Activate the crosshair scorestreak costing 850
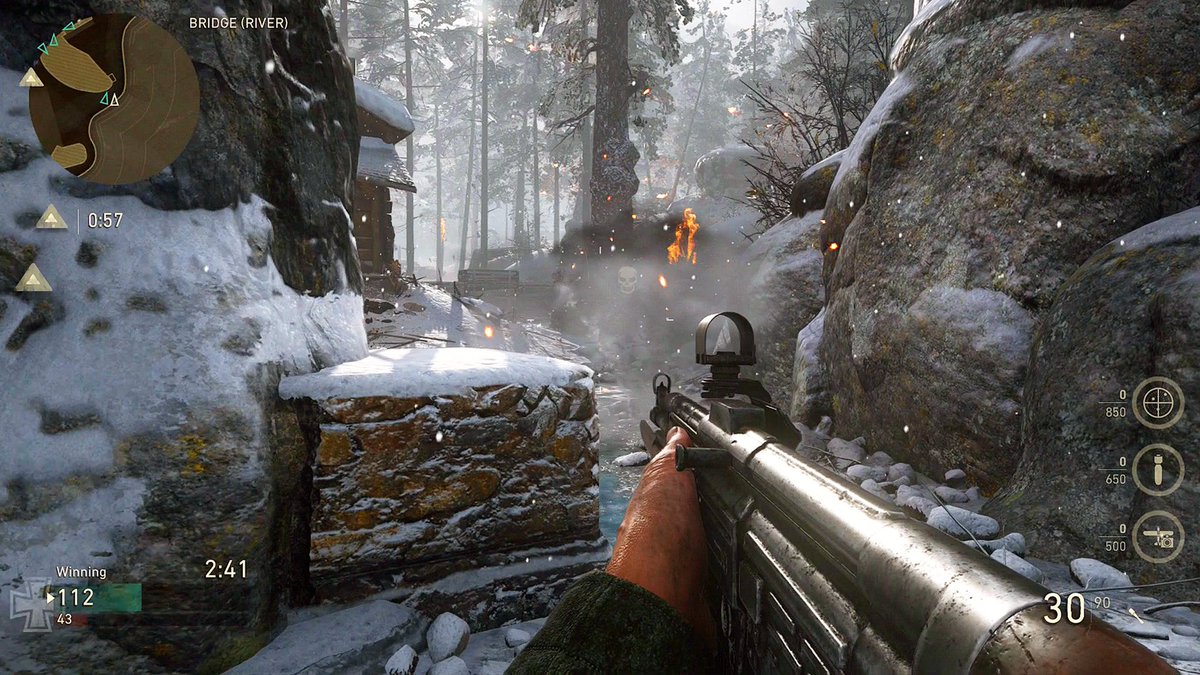Image resolution: width=1200 pixels, height=675 pixels. 1157,402
